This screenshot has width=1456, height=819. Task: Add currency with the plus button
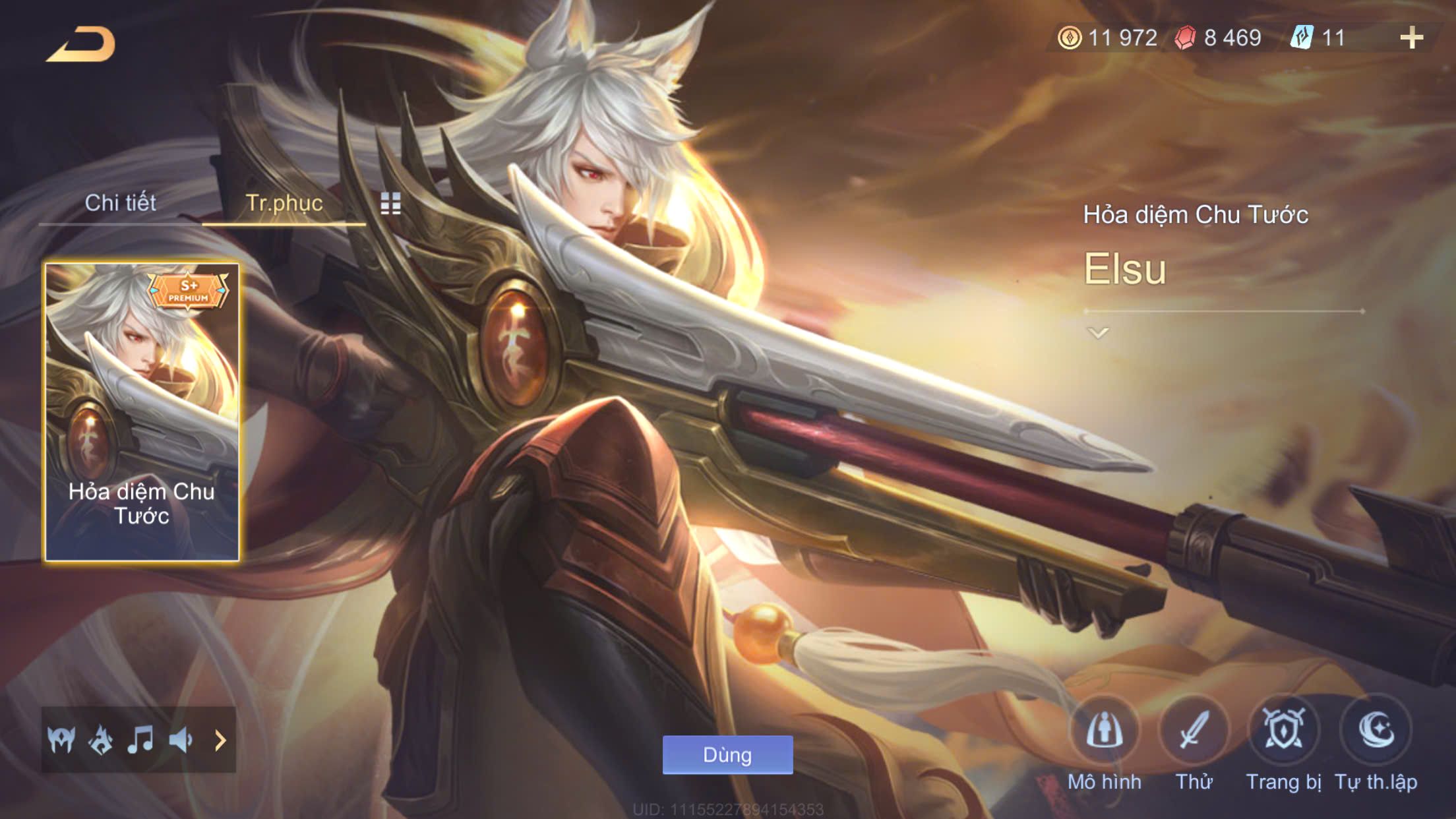1411,38
